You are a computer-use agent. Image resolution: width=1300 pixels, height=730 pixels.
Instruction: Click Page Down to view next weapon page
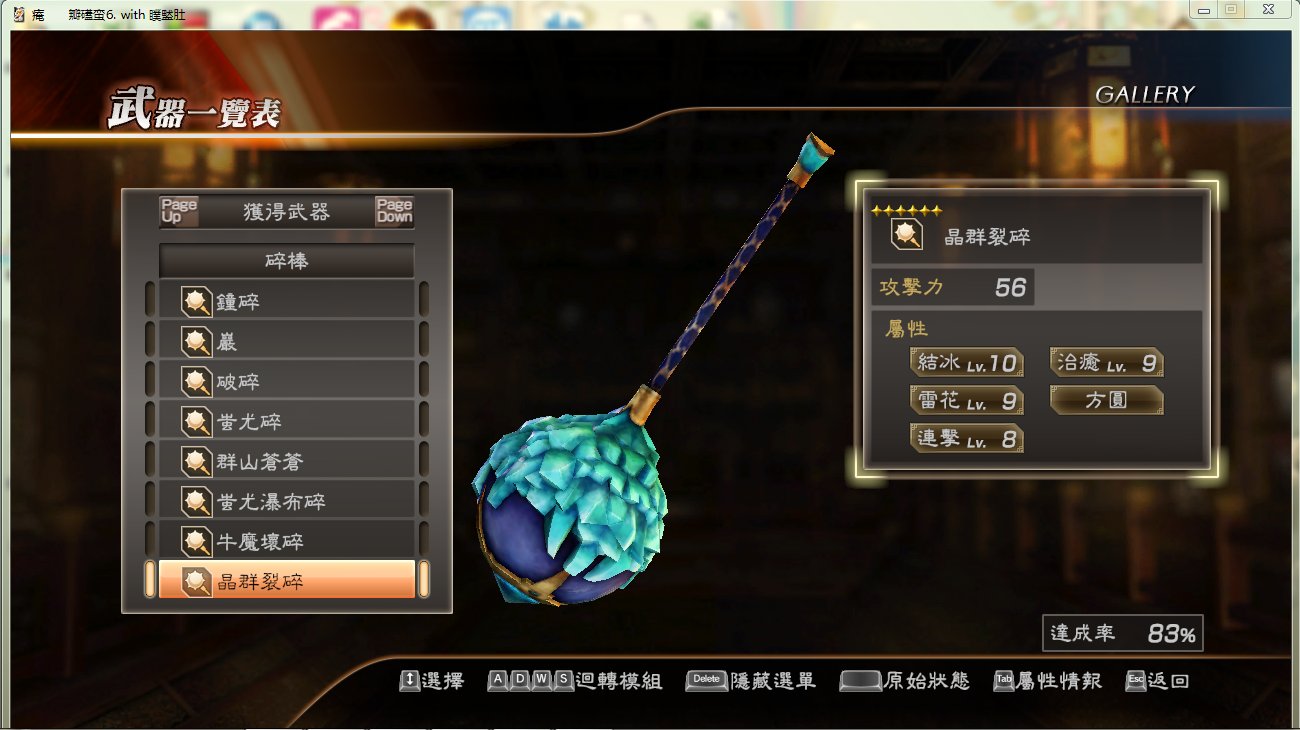tap(394, 210)
